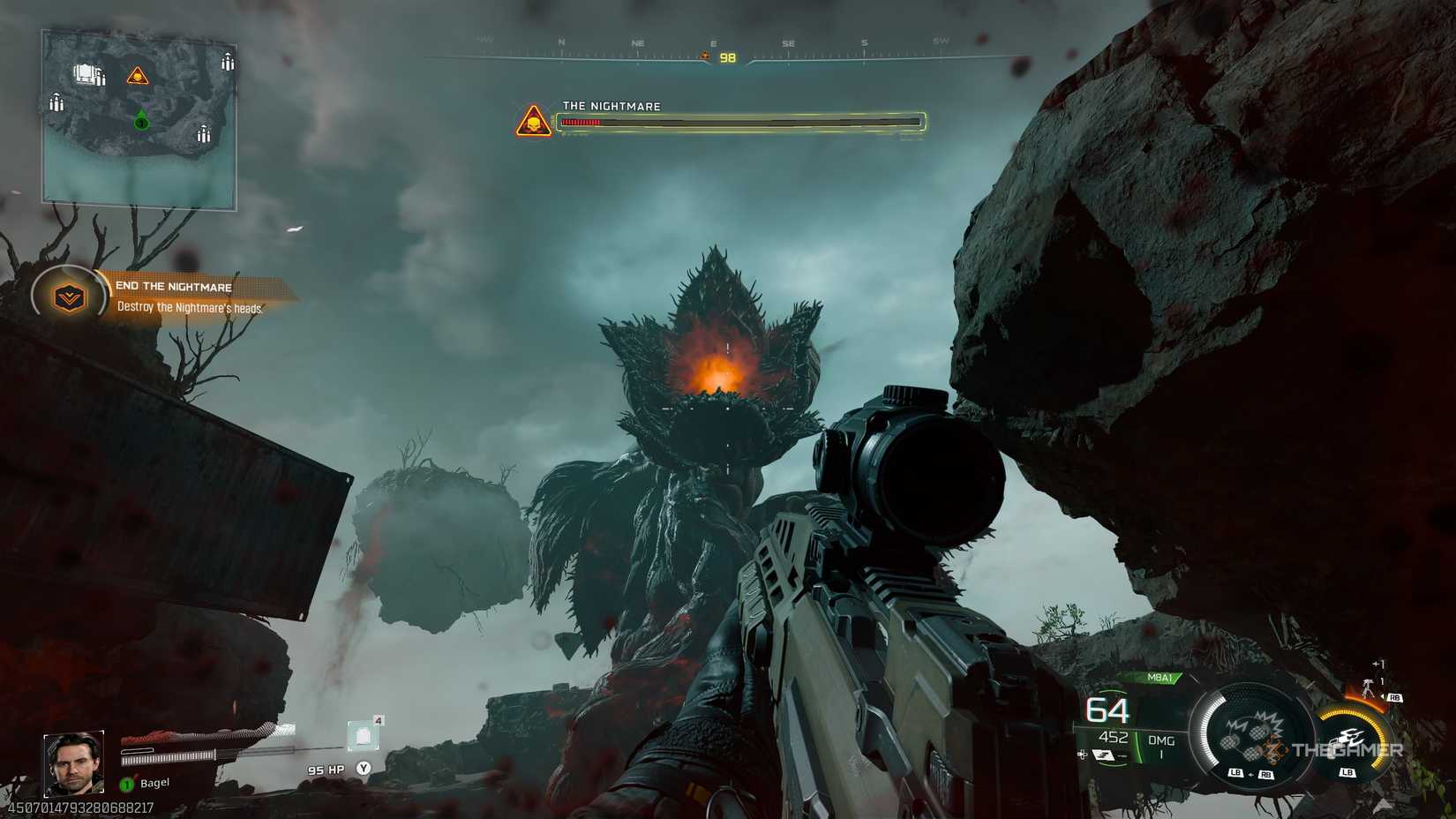Click the ammo crate icon on the minimap's left side
The width and height of the screenshot is (1456, 819).
tap(56, 101)
